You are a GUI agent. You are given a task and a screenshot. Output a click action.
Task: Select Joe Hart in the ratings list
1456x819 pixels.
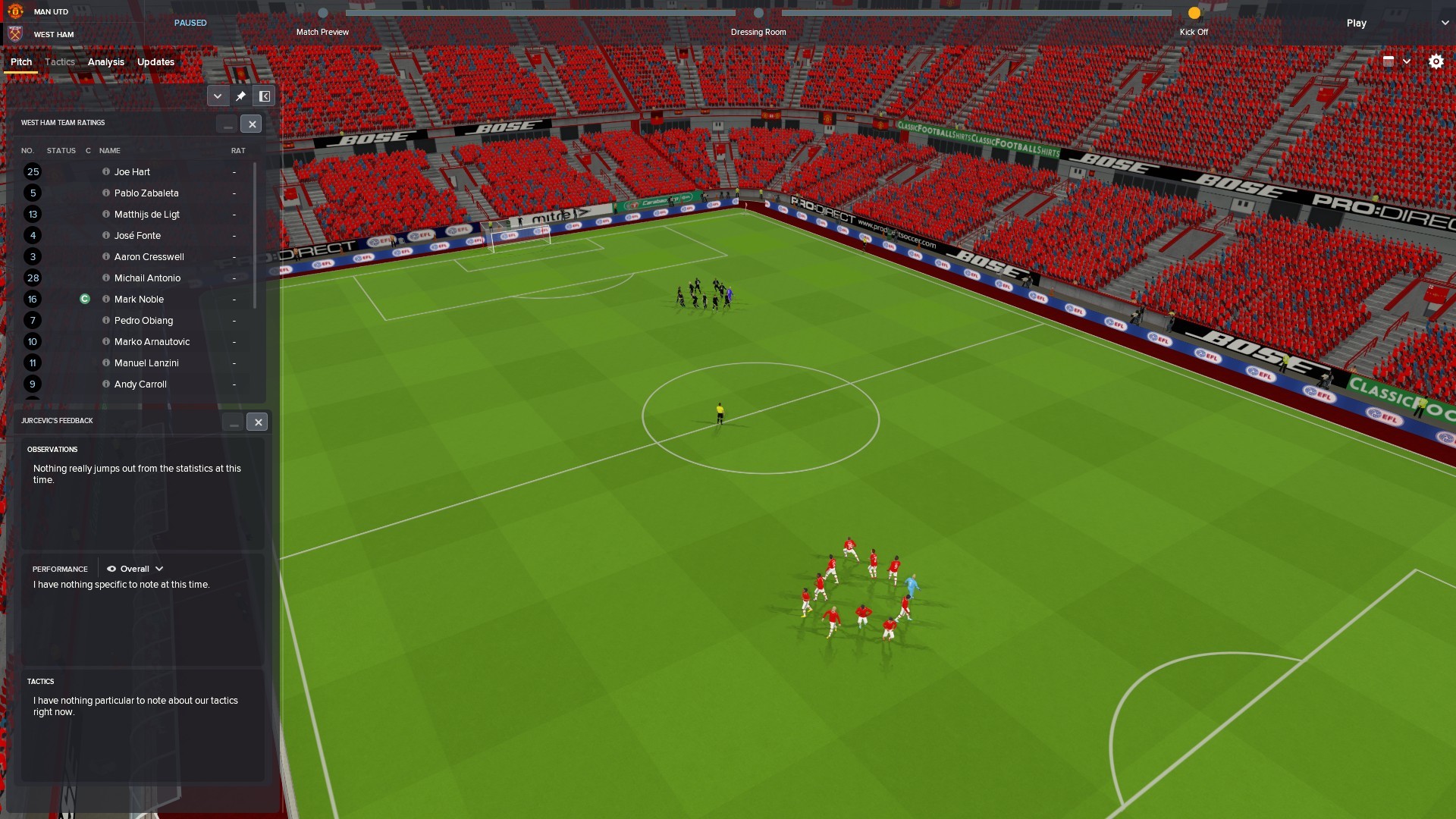132,172
